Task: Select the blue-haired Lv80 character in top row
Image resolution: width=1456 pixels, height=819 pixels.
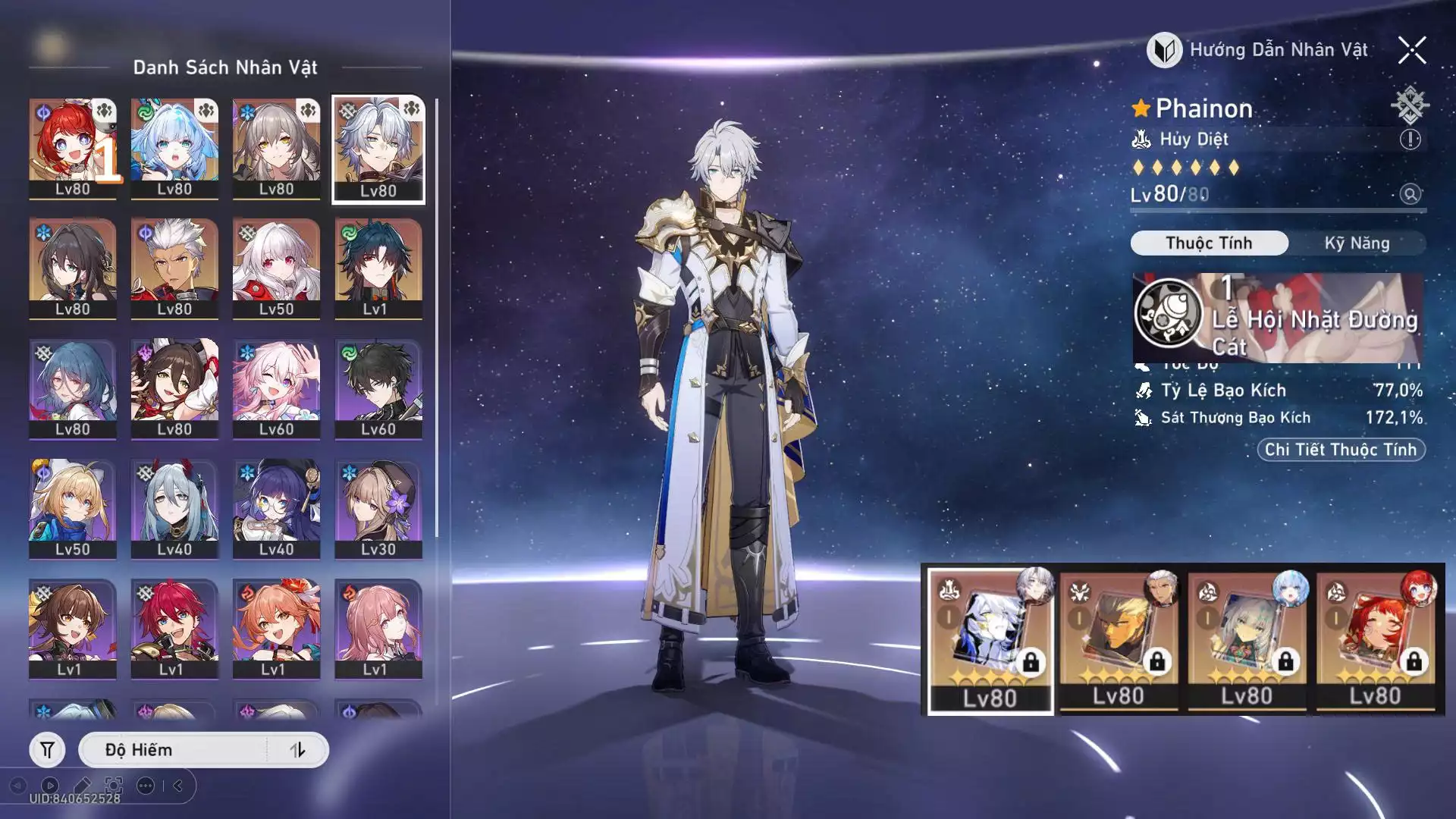Action: click(174, 149)
